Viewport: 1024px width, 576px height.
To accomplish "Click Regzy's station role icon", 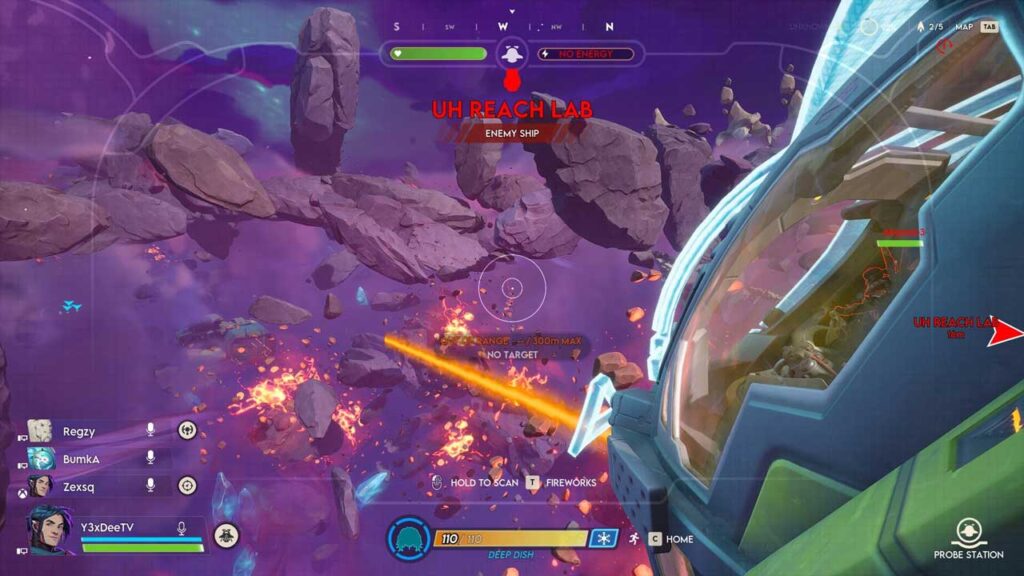I will click(x=187, y=430).
